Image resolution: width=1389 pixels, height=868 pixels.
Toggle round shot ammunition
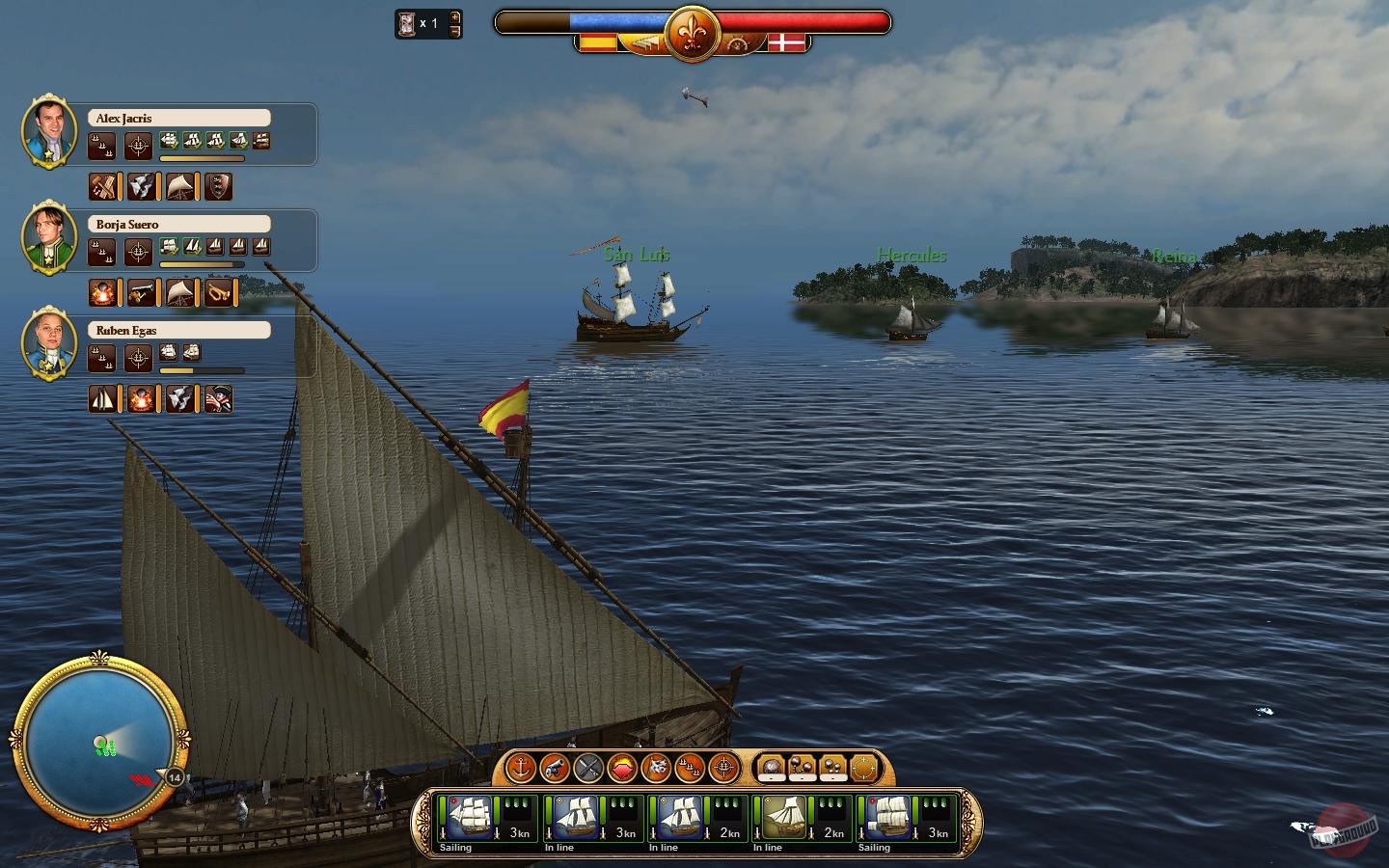[x=770, y=767]
